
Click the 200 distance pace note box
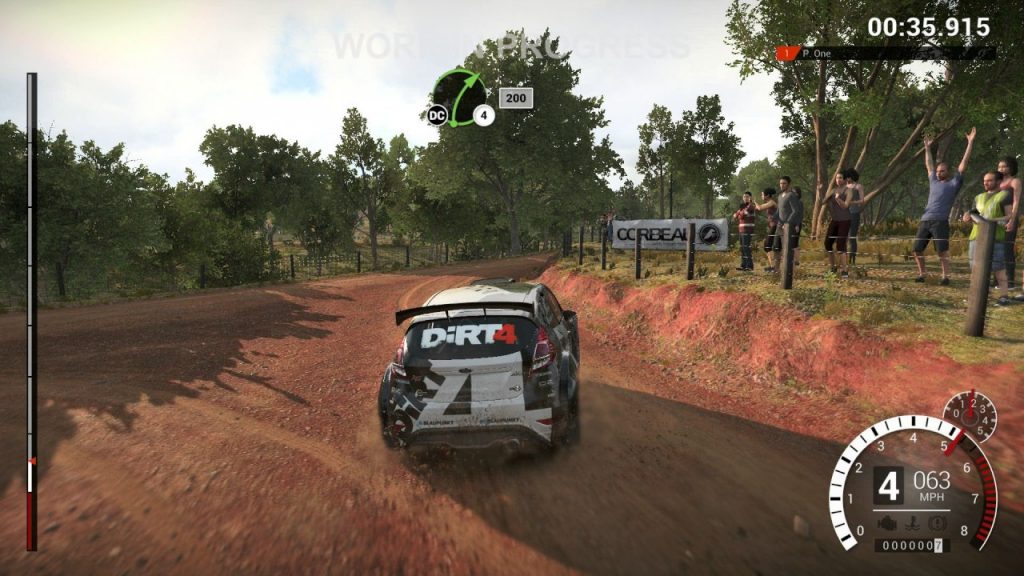tap(516, 98)
